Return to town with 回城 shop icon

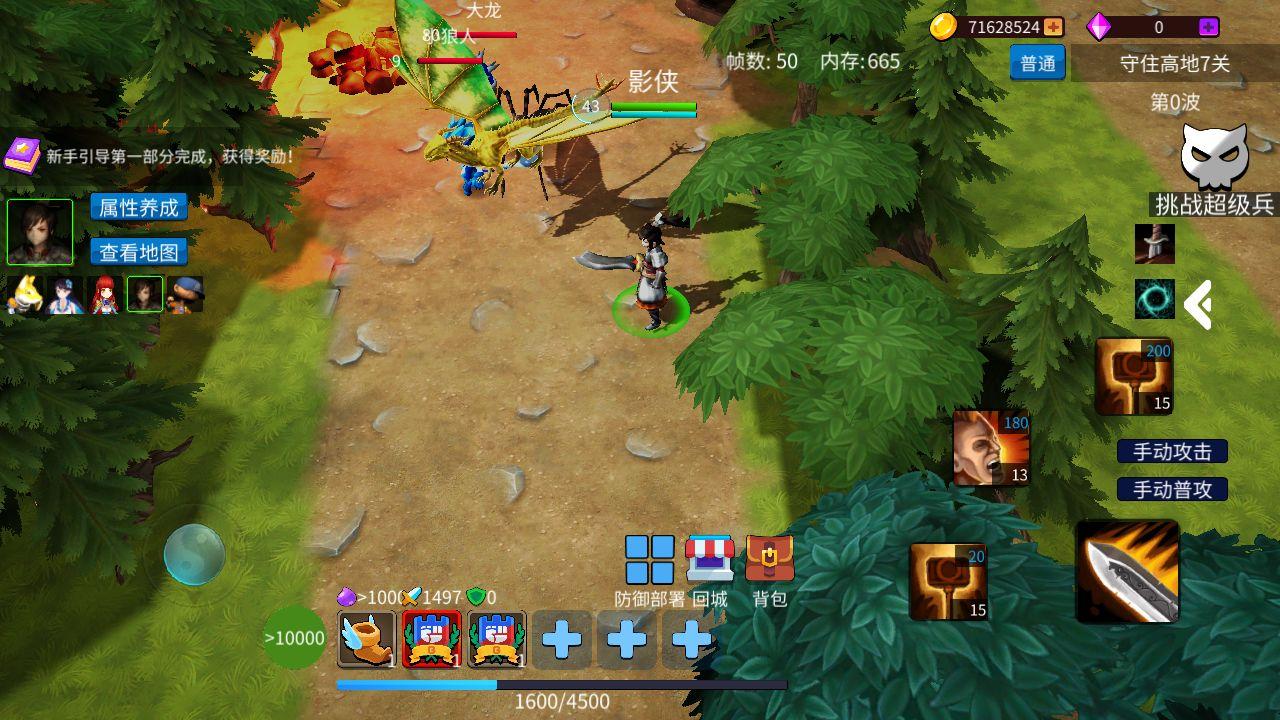[710, 560]
